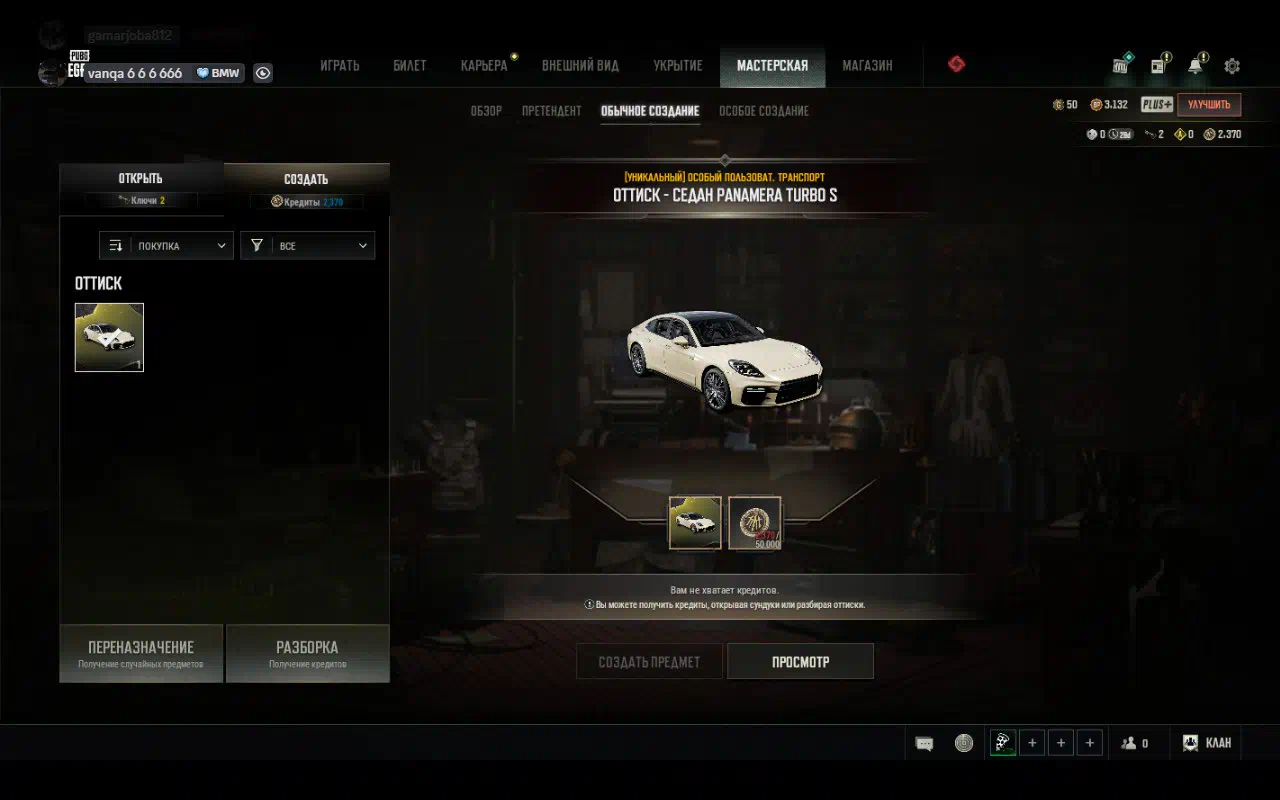
Task: Open the КЛАН clan panel
Action: (1207, 743)
